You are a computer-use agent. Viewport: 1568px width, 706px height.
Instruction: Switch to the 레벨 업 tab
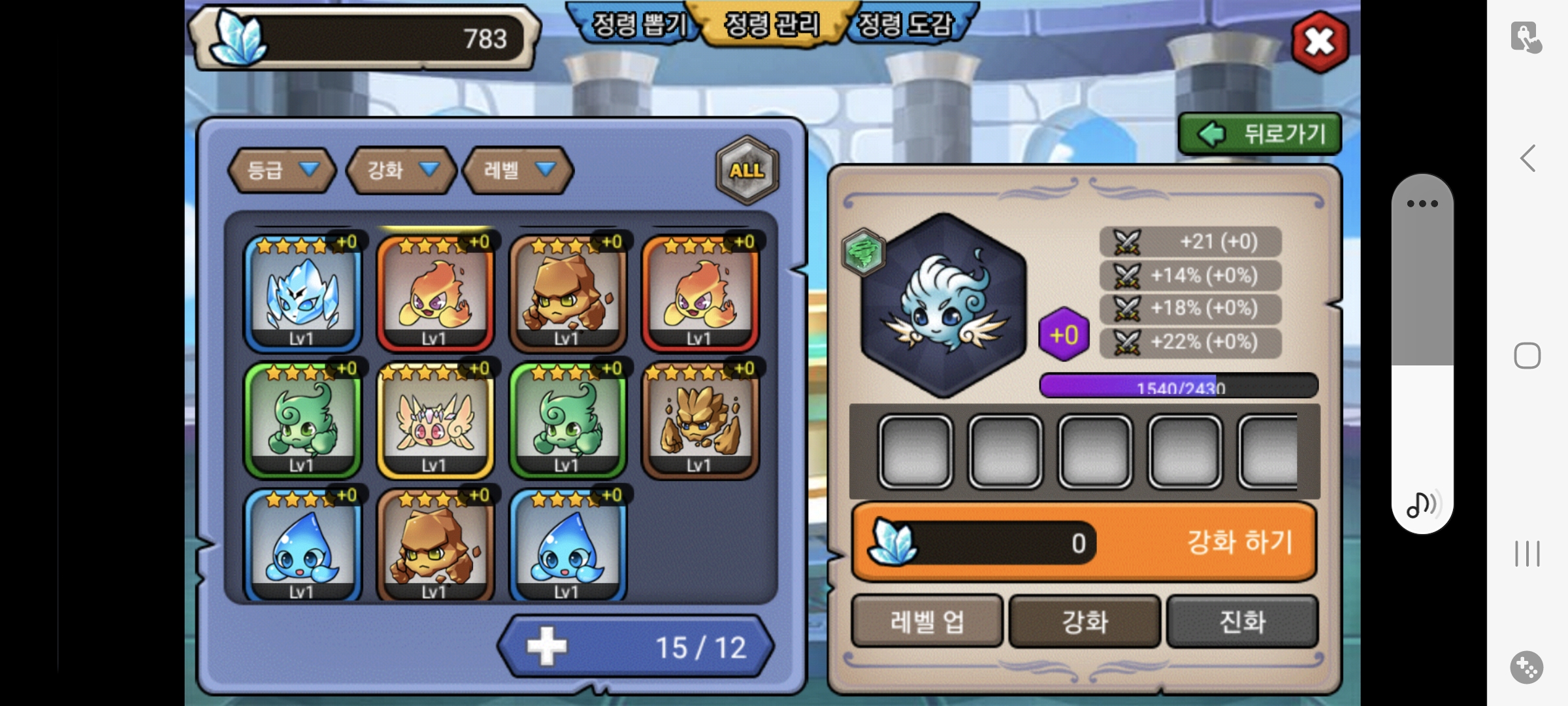pyautogui.click(x=926, y=621)
